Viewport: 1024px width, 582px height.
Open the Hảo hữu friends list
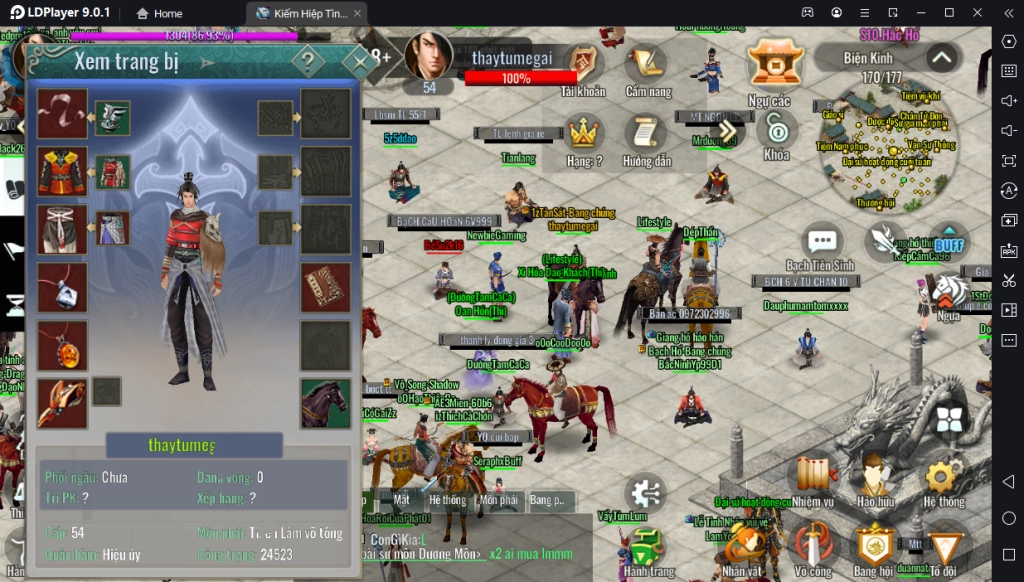coord(875,479)
